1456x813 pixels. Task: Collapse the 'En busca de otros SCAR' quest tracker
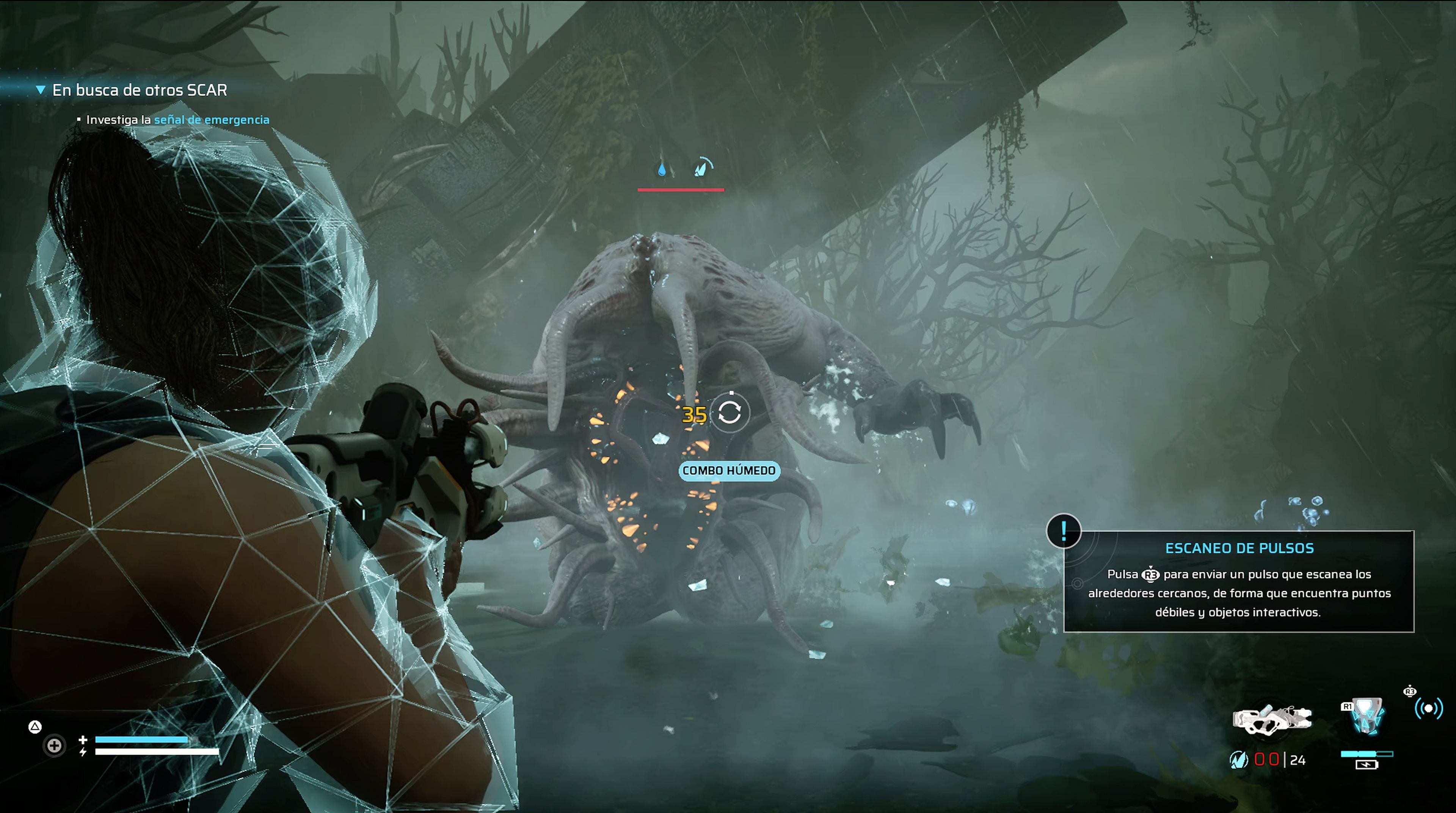pyautogui.click(x=40, y=90)
